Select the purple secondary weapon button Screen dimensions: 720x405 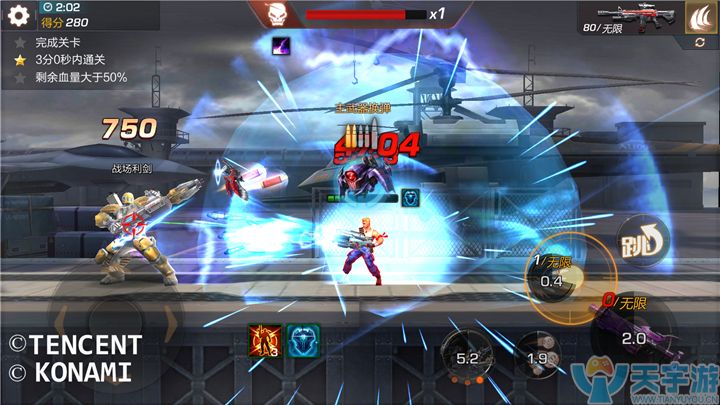point(628,332)
